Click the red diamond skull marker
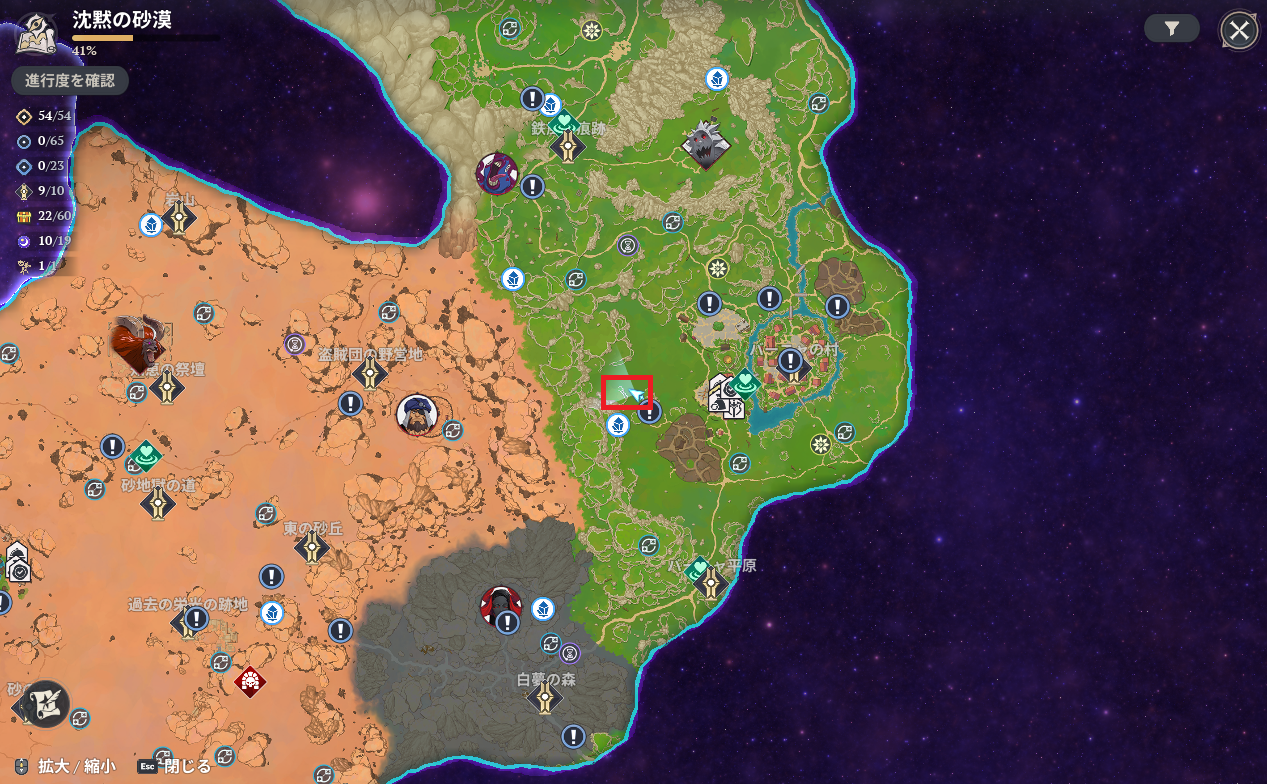Screen dimensions: 1267x784 [x=249, y=681]
